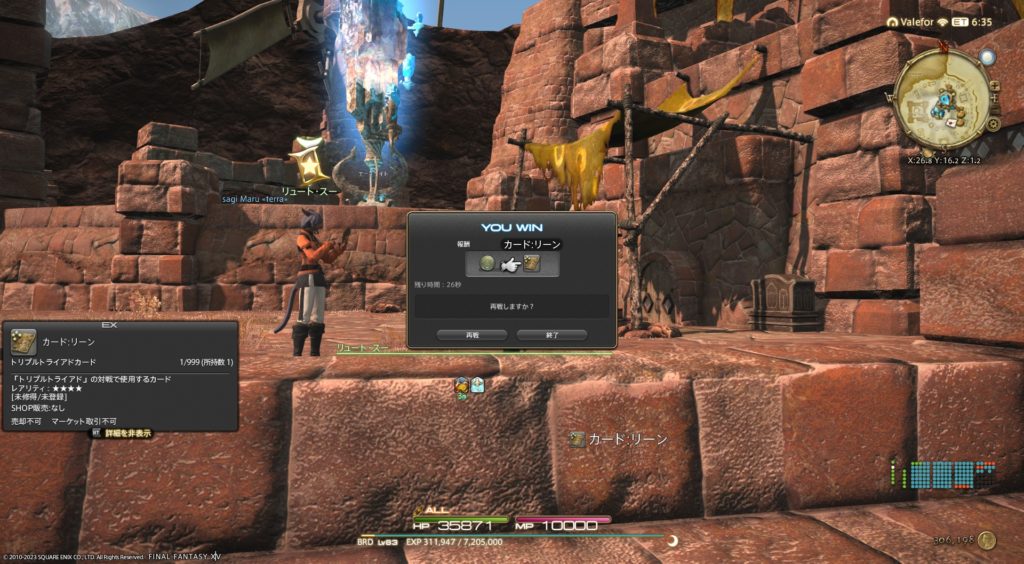Choose 再戦 to play a rematch
The width and height of the screenshot is (1024, 564).
pyautogui.click(x=472, y=335)
